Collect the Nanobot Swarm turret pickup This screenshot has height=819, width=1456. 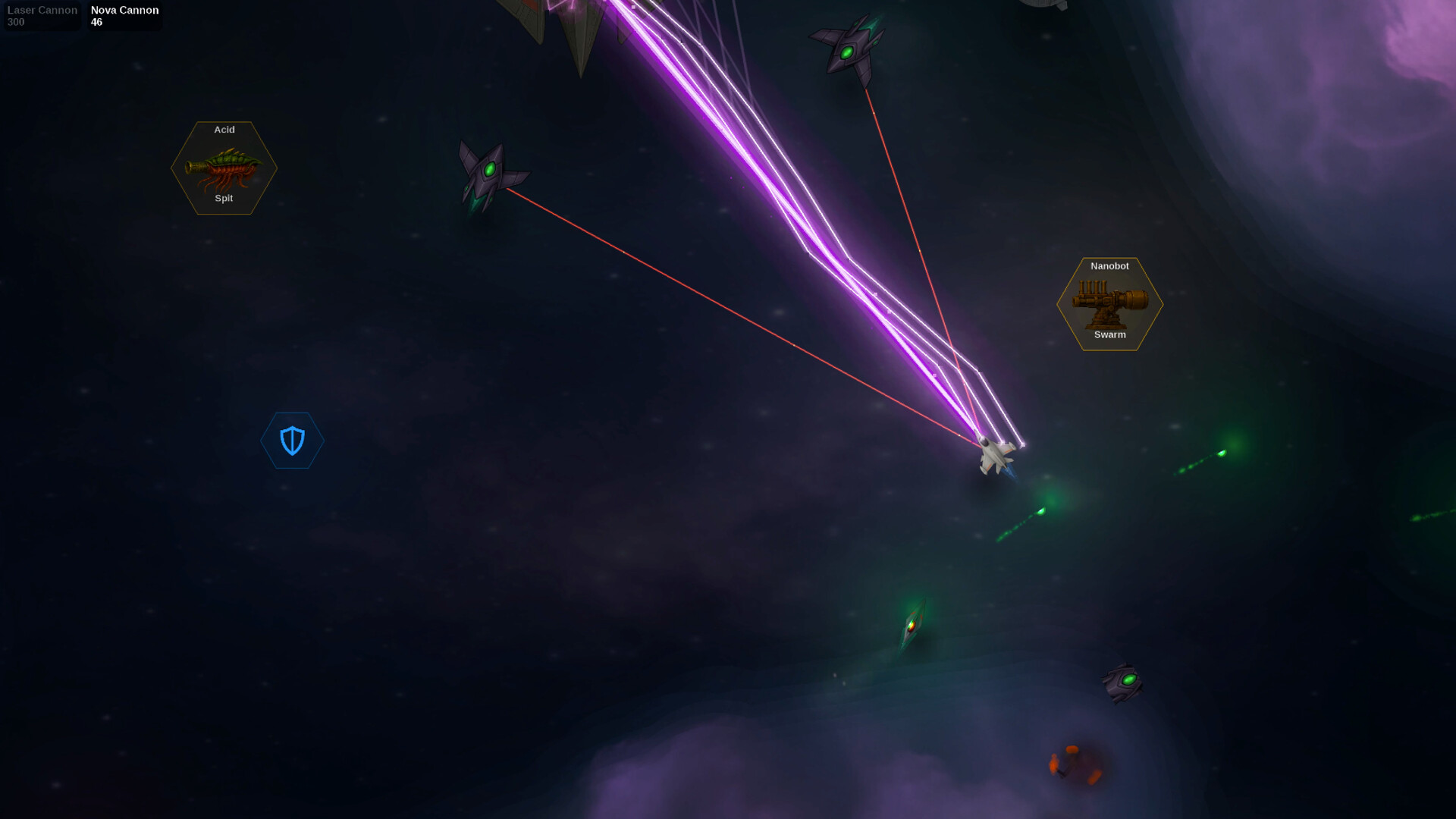click(x=1109, y=303)
